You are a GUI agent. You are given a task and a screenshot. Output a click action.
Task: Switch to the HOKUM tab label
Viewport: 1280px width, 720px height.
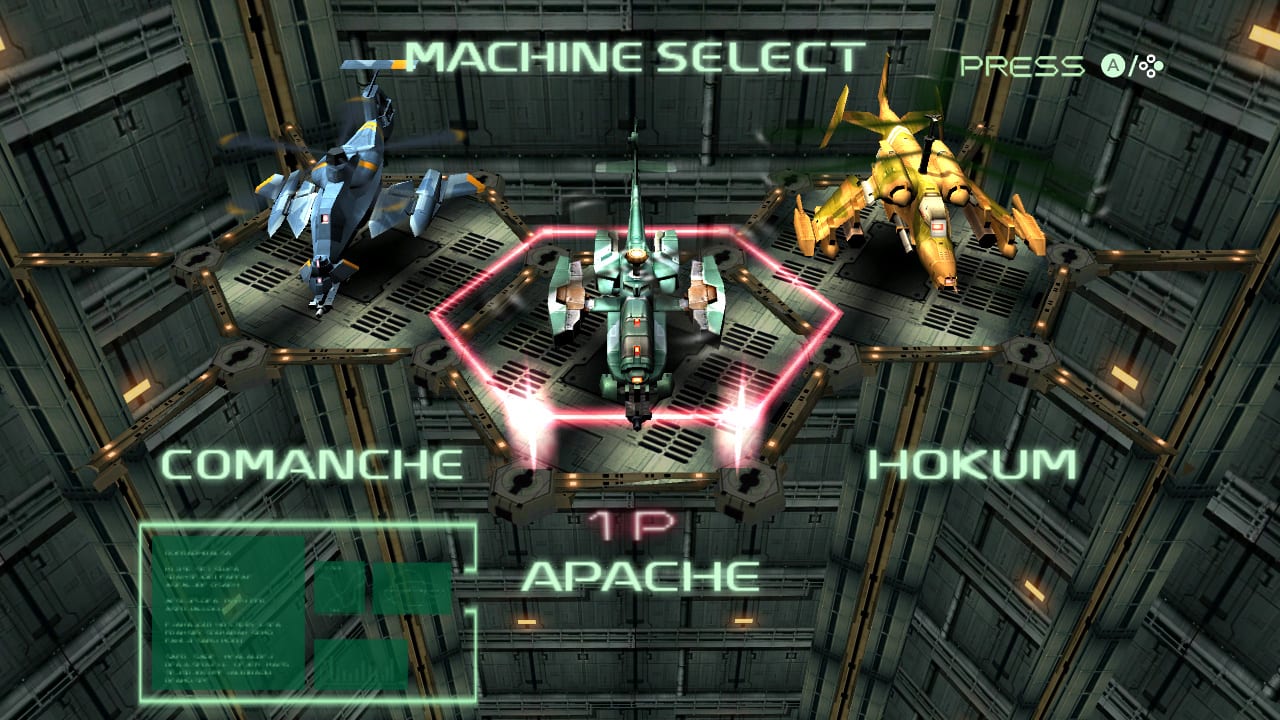[975, 464]
